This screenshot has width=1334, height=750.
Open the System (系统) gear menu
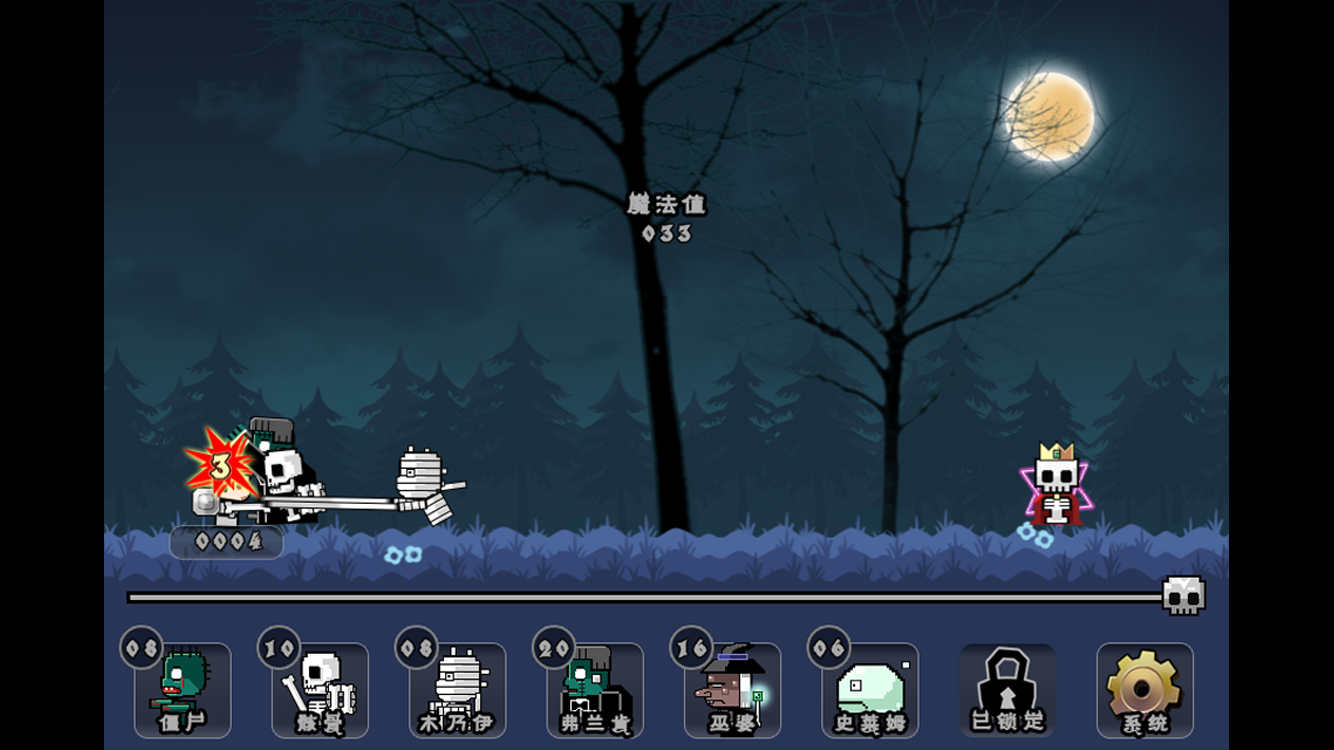click(1145, 690)
